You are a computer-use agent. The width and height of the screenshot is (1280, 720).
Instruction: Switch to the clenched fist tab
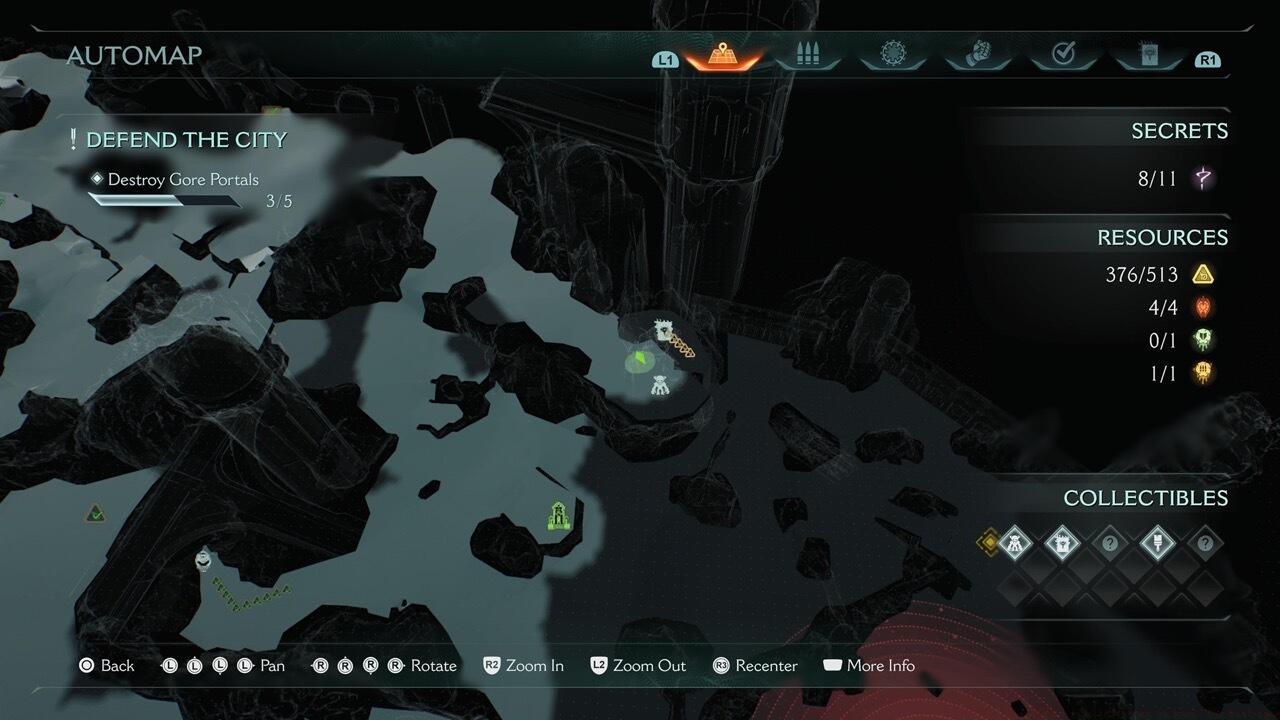coord(979,54)
